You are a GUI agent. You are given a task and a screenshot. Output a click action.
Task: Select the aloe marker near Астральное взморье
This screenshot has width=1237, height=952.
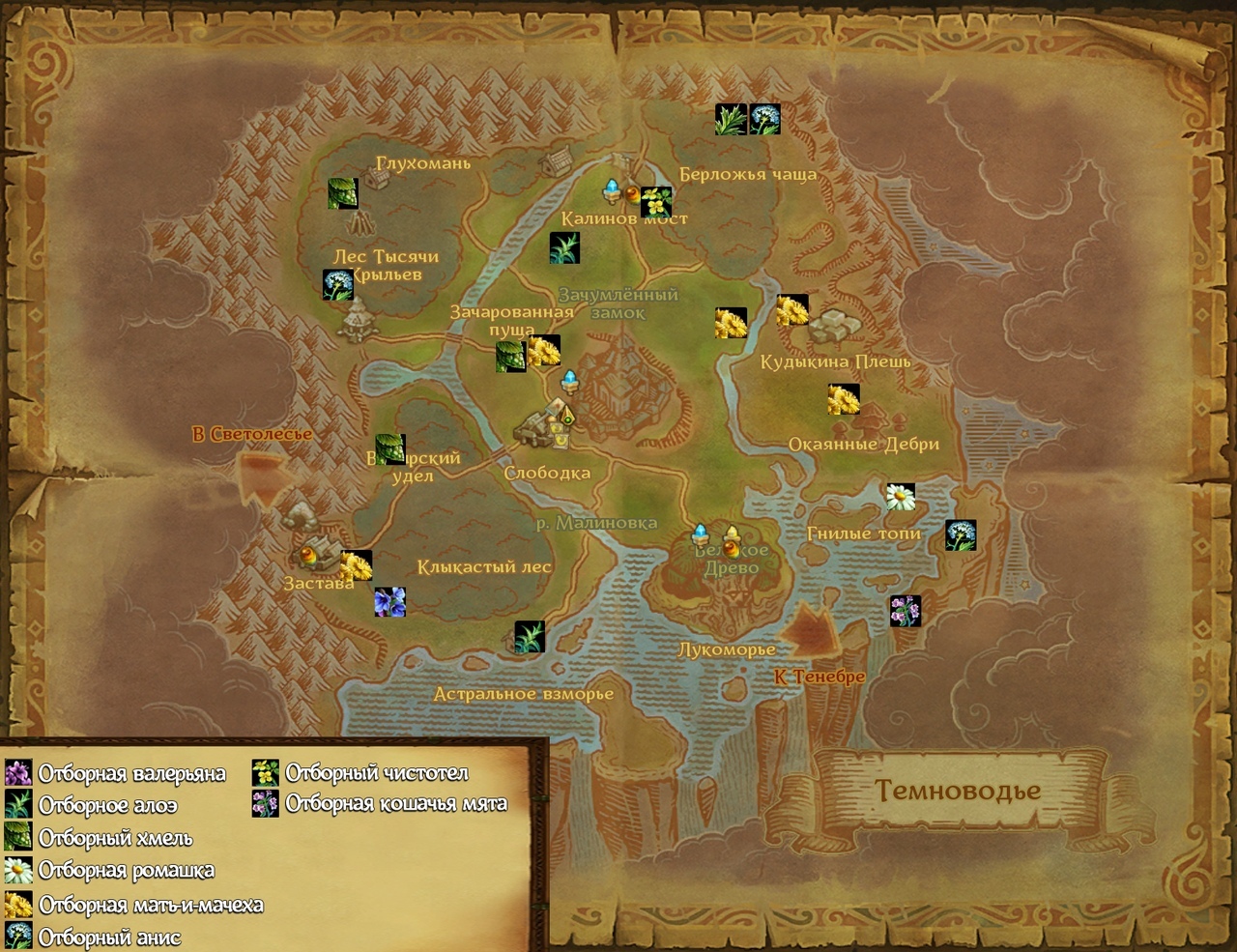[530, 636]
